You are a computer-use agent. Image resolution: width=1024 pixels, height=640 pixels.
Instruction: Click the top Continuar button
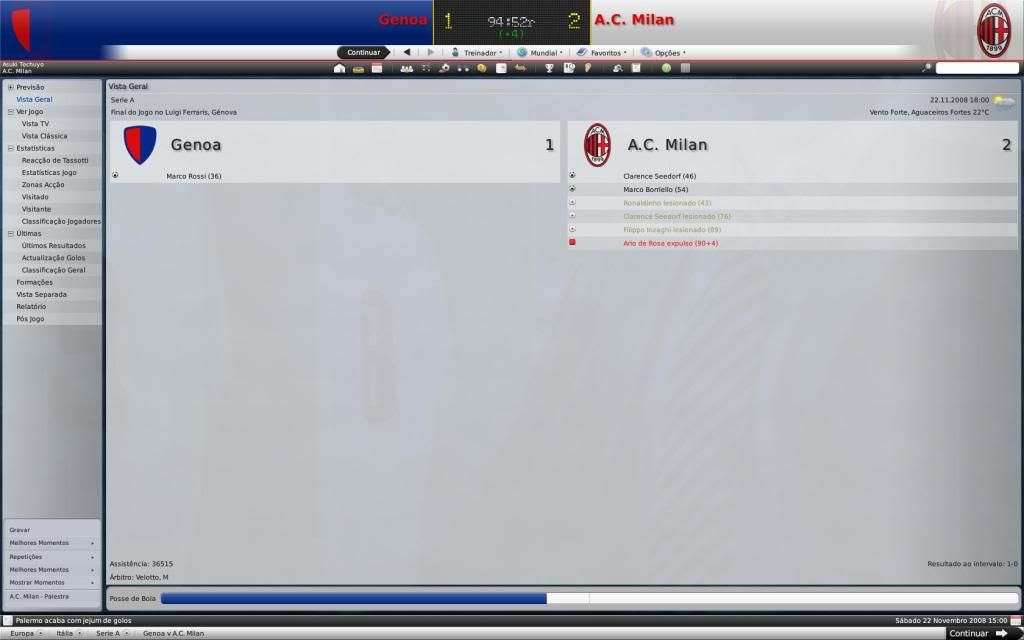[x=363, y=52]
